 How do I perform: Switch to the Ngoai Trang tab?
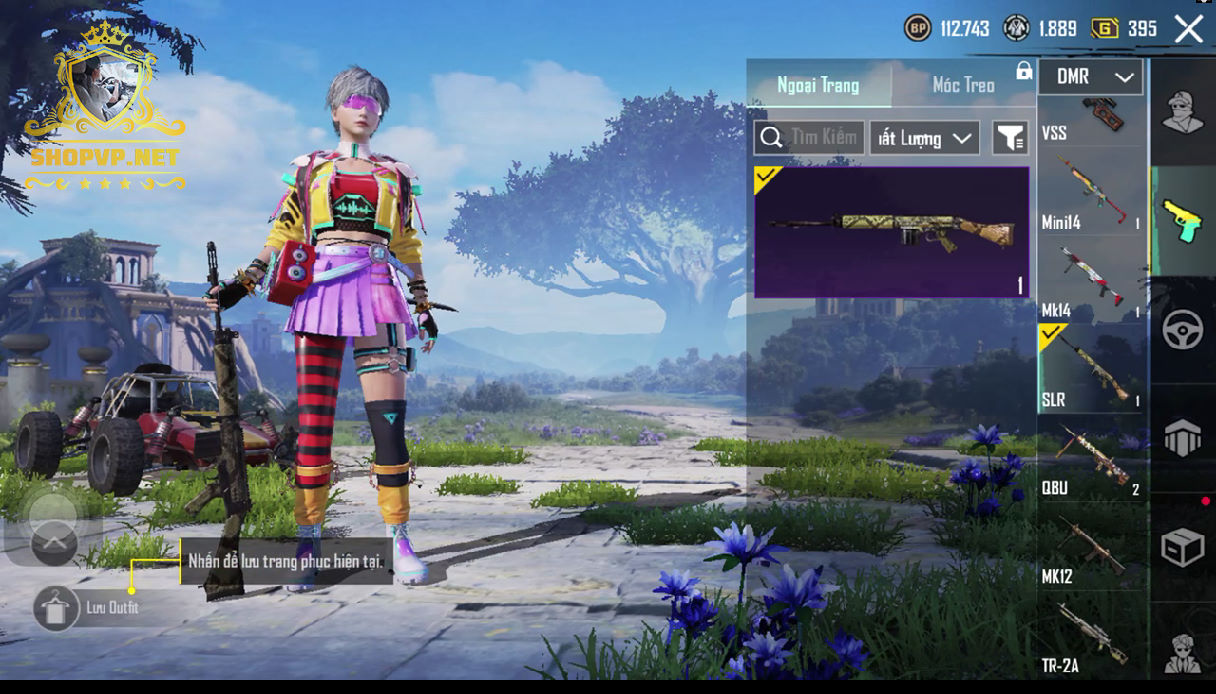pyautogui.click(x=818, y=85)
